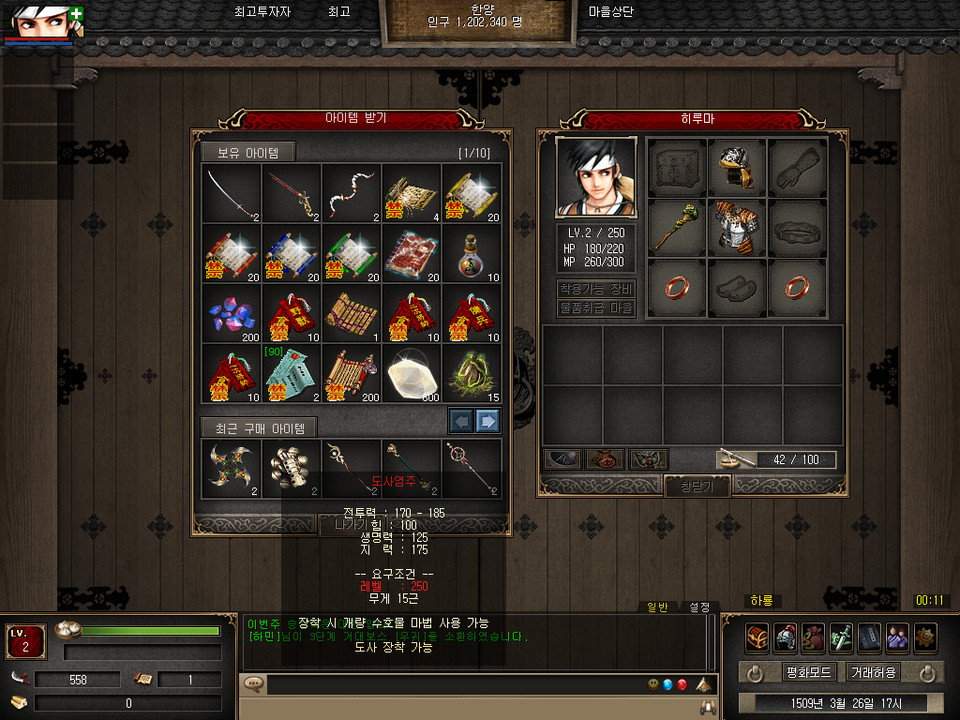Open the 보유 아이템 tab
This screenshot has height=720, width=960.
(247, 152)
